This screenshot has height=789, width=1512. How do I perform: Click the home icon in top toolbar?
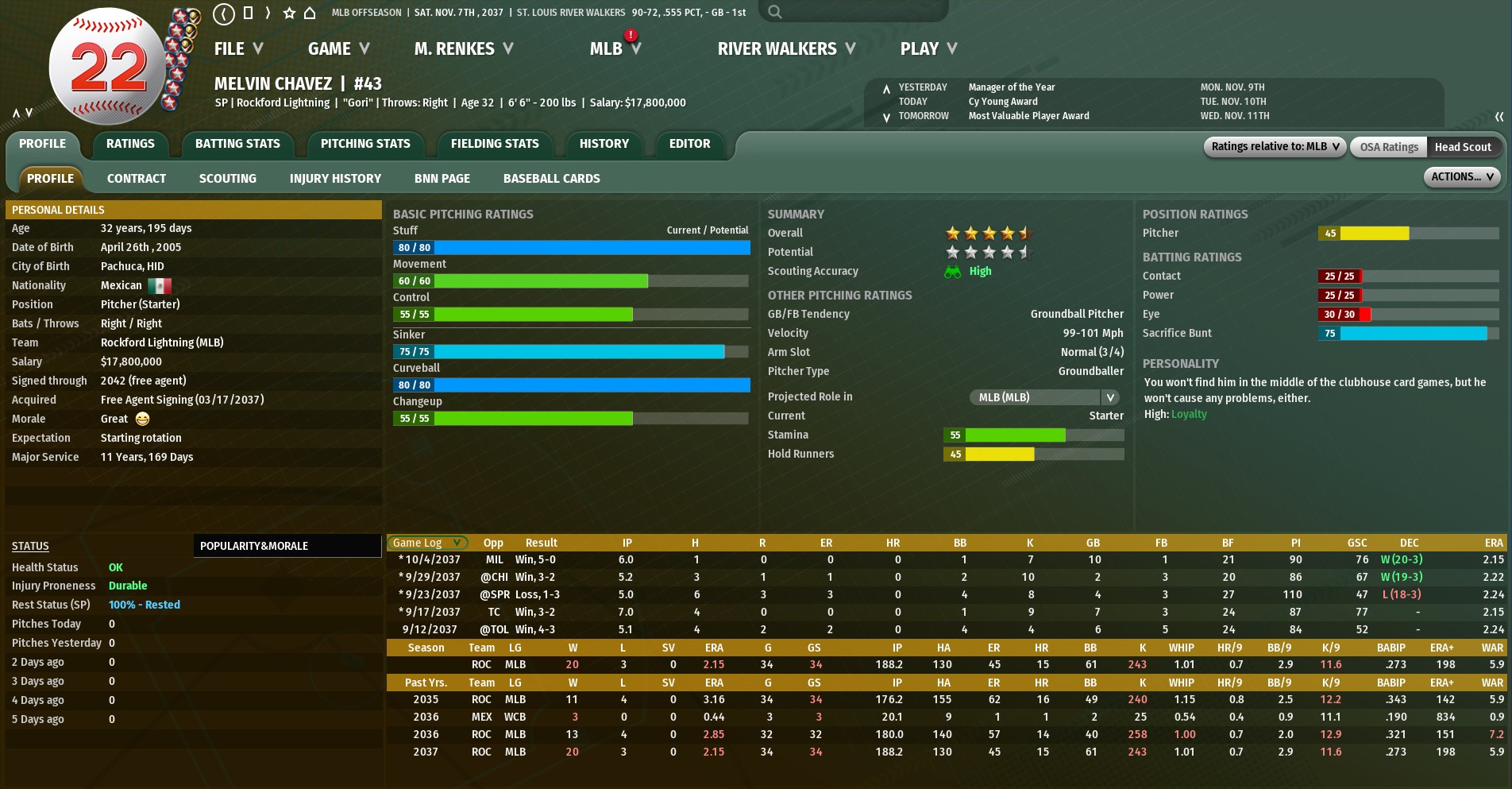[310, 13]
